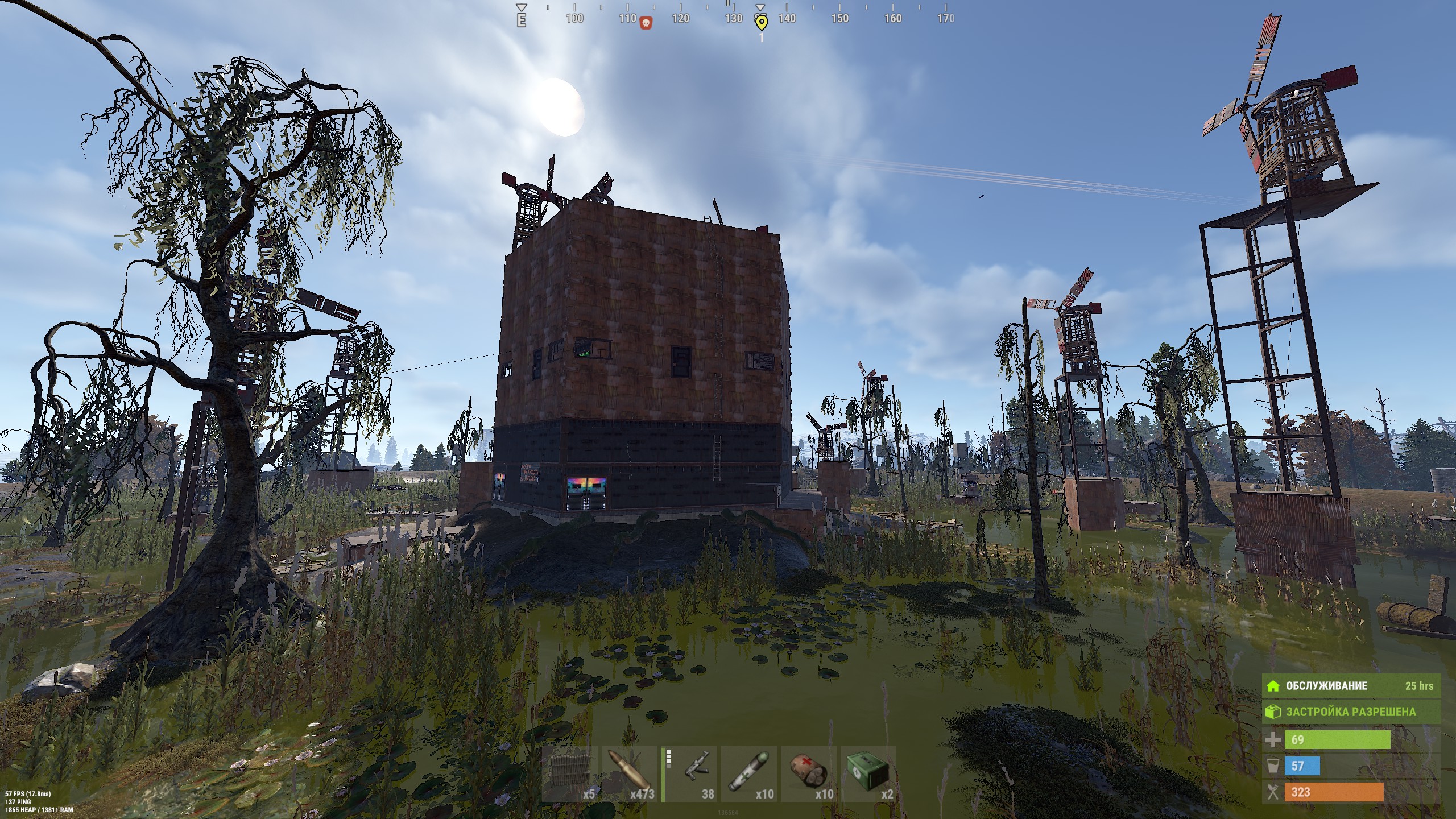The height and width of the screenshot is (819, 1456).
Task: Select the wooden barricade hotbar slot
Action: [x=570, y=774]
